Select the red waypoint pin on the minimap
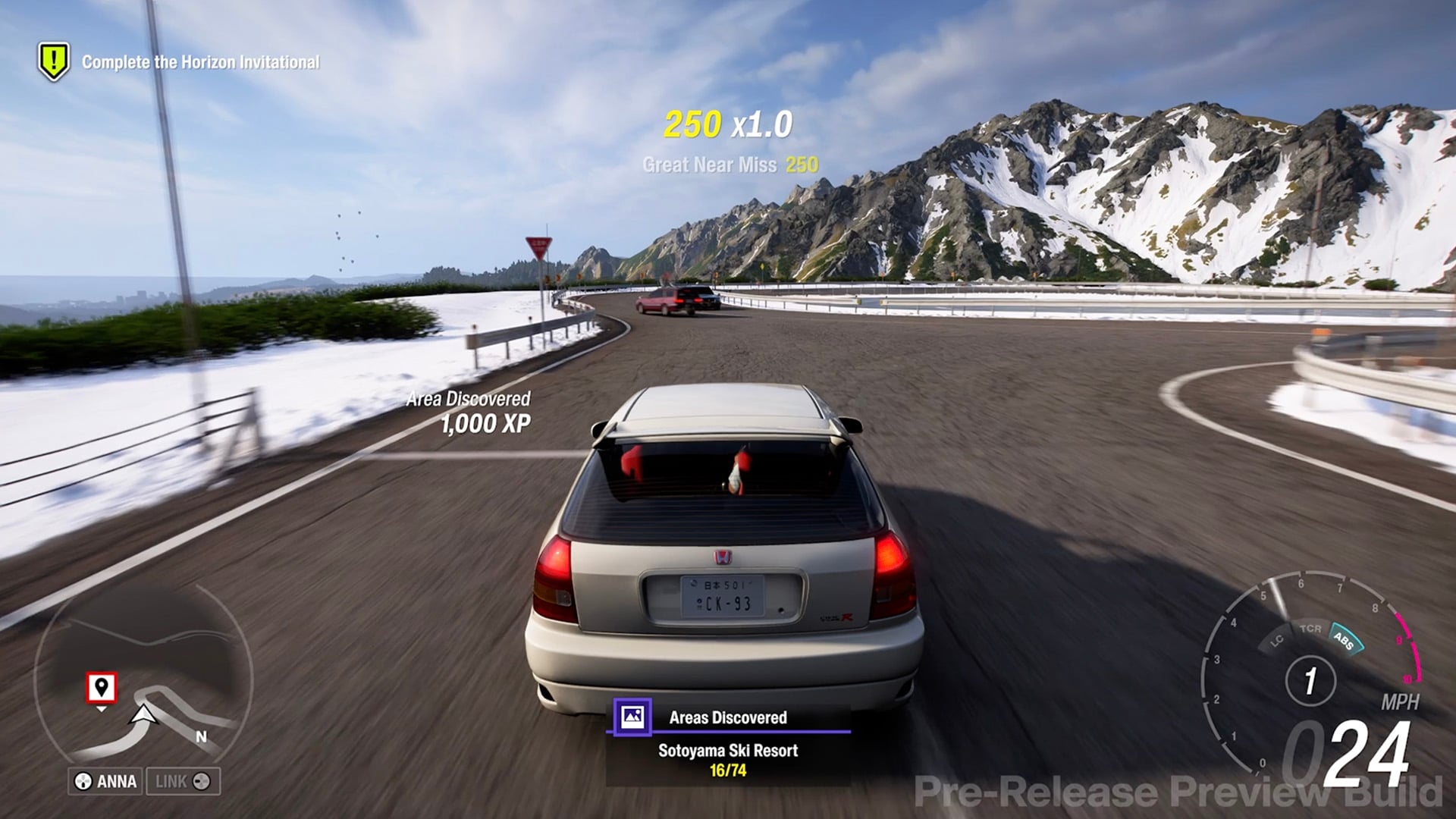 (x=102, y=688)
